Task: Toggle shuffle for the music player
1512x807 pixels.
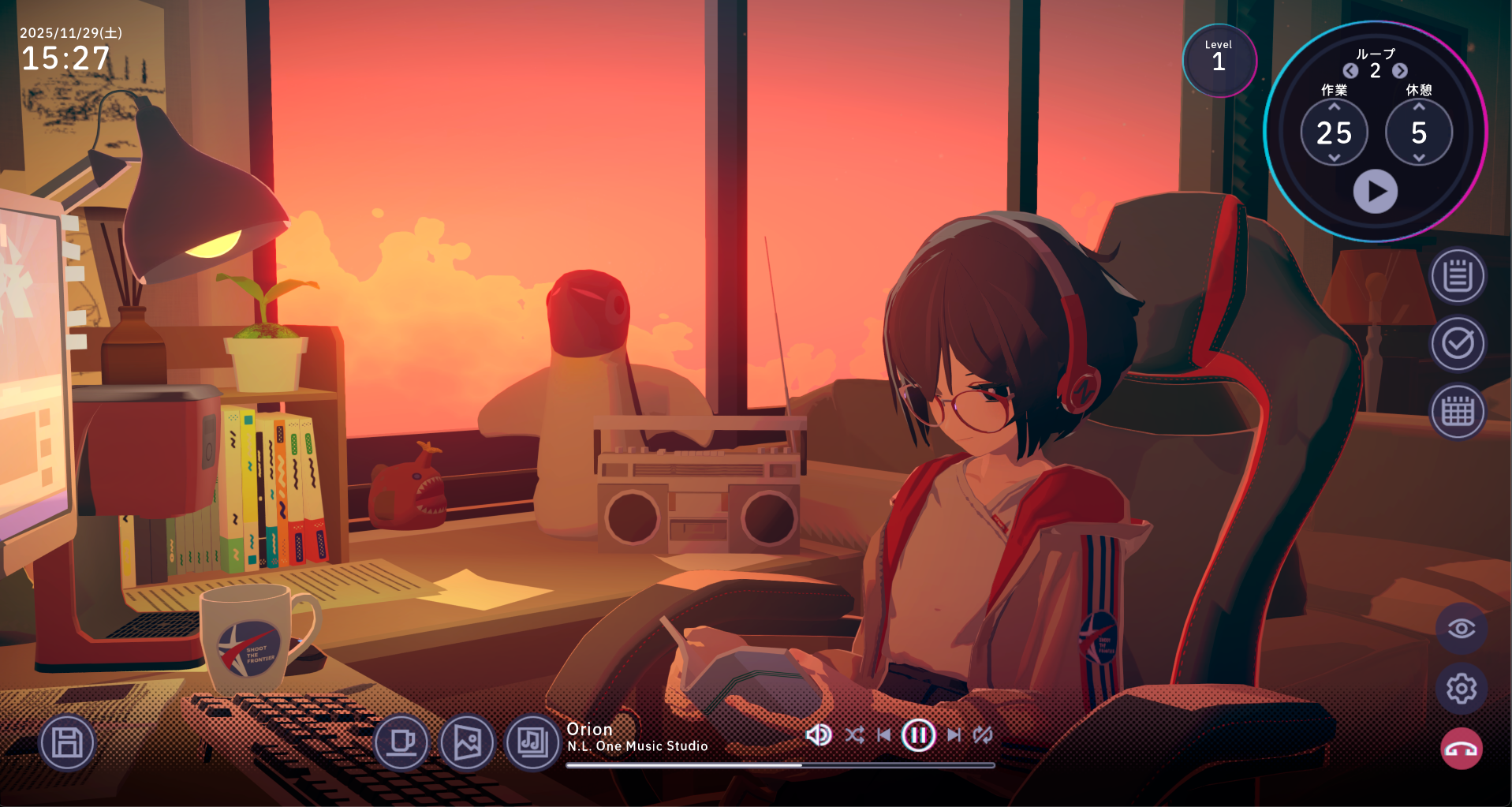Action: click(x=854, y=735)
